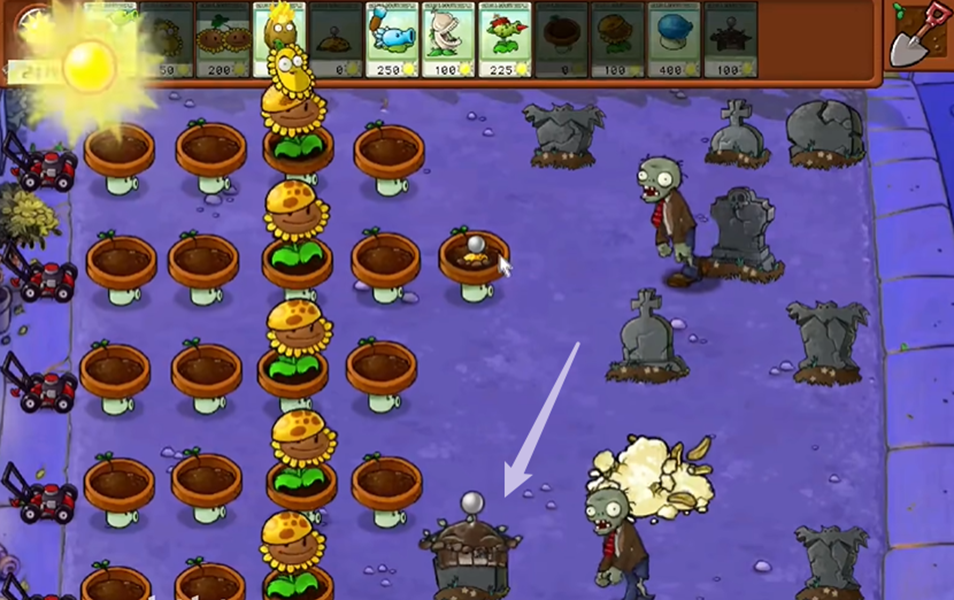Viewport: 954px width, 600px height.
Task: Select the greyed-out mine seed packet costing 0
Action: point(335,40)
